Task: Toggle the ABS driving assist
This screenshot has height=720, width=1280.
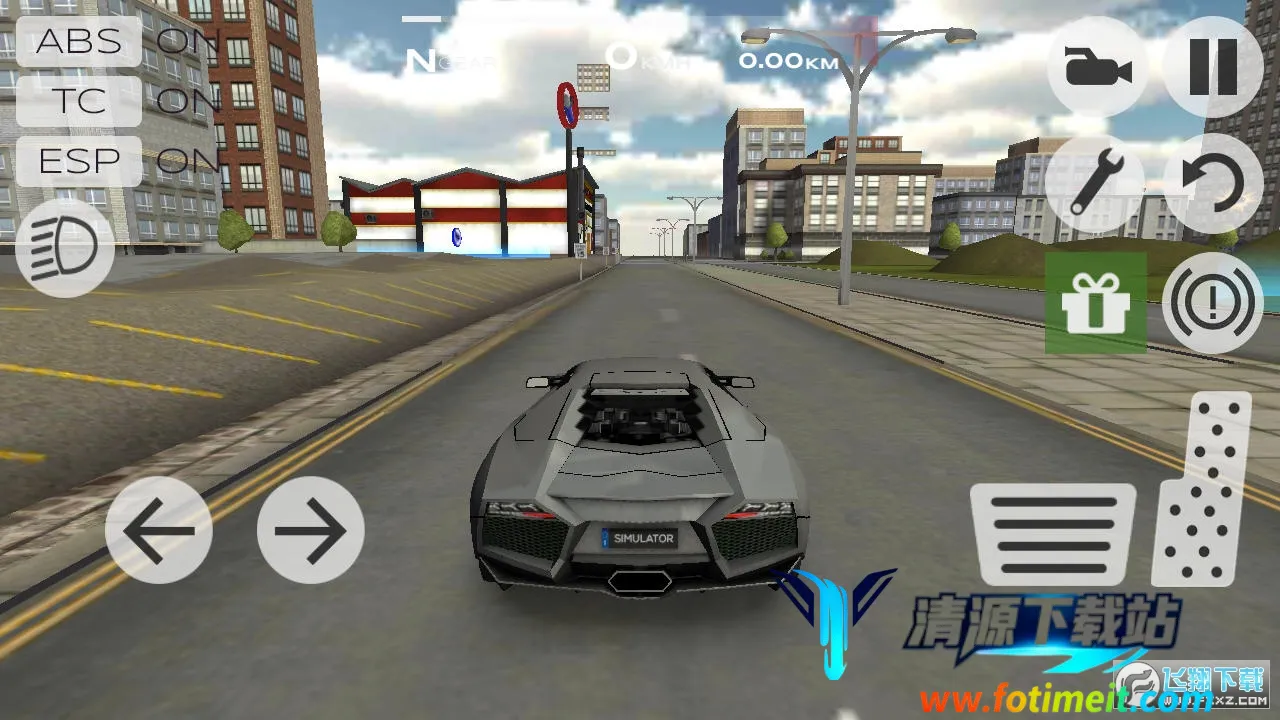Action: (x=79, y=42)
